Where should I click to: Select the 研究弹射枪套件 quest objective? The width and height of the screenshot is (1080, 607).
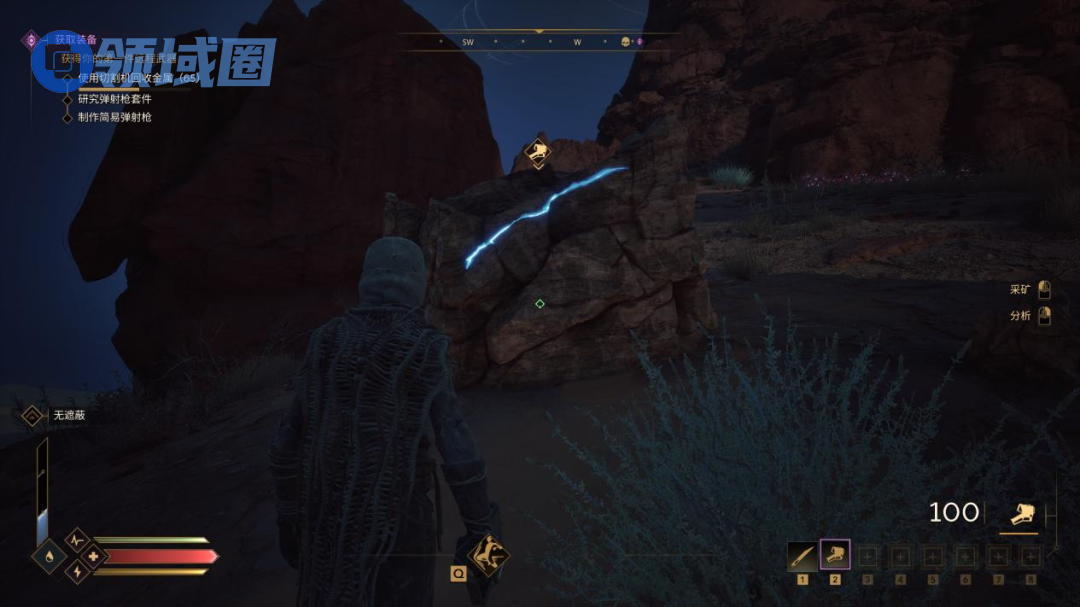(x=114, y=99)
